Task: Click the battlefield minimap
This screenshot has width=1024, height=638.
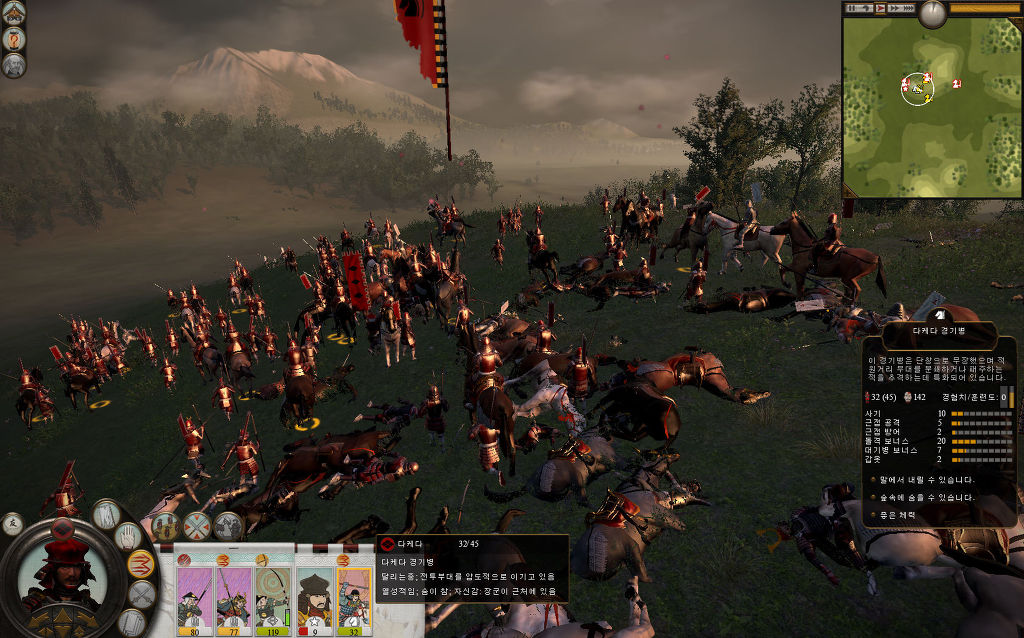Action: pyautogui.click(x=931, y=107)
